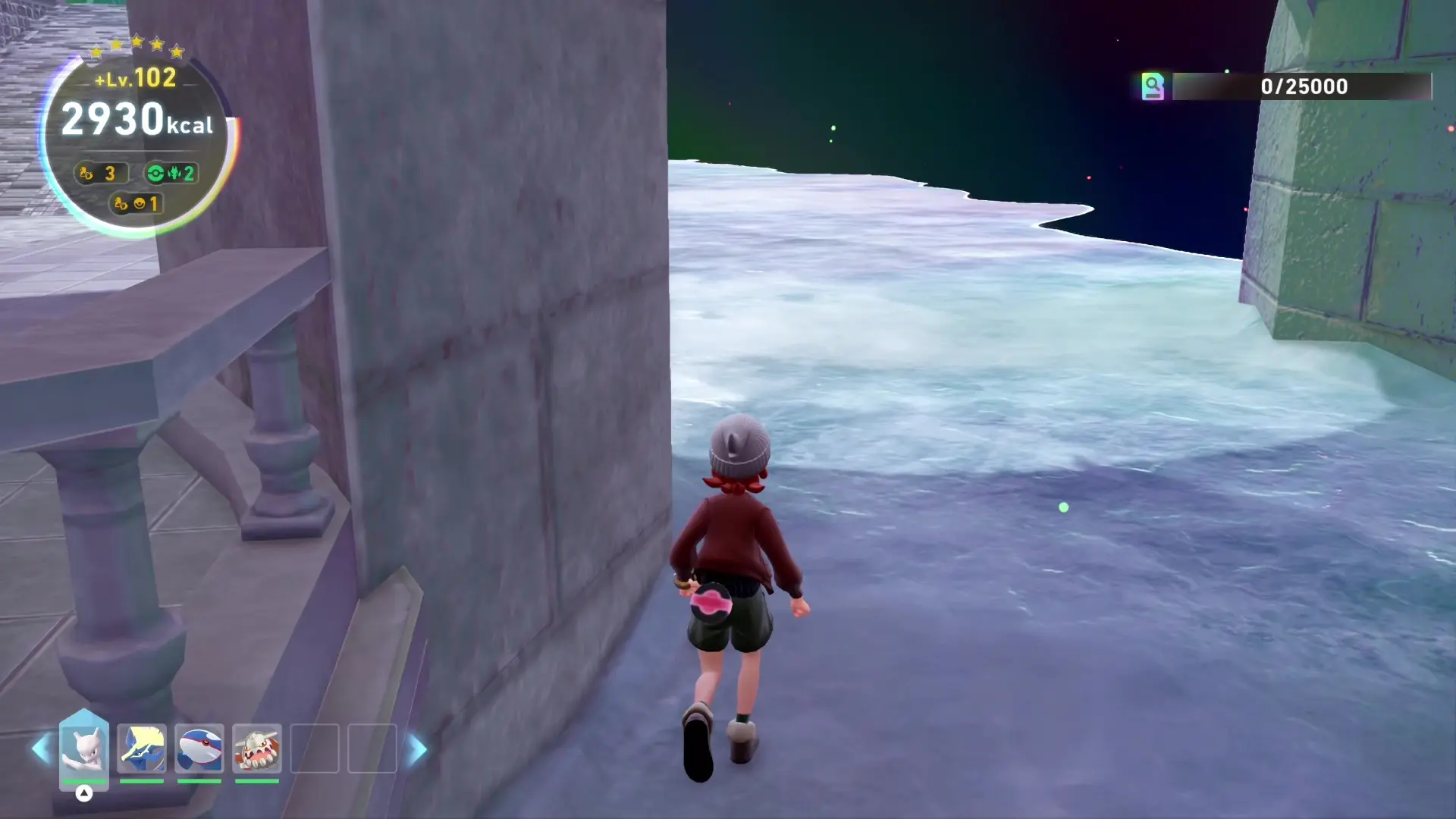Viewport: 1456px width, 819px height.
Task: Select the green Poké Ball bonus badge
Action: tap(171, 174)
